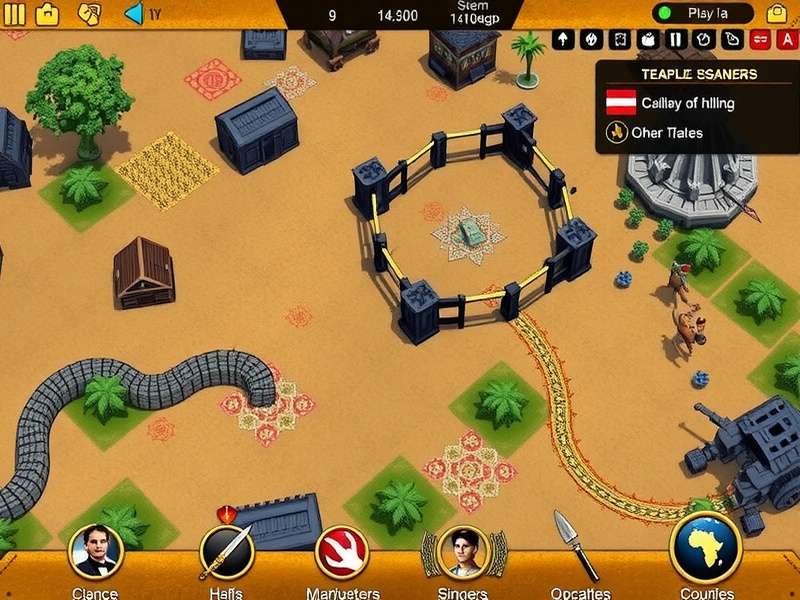Click the blue speaker sound icon
Viewport: 800px width, 600px height.
[135, 14]
